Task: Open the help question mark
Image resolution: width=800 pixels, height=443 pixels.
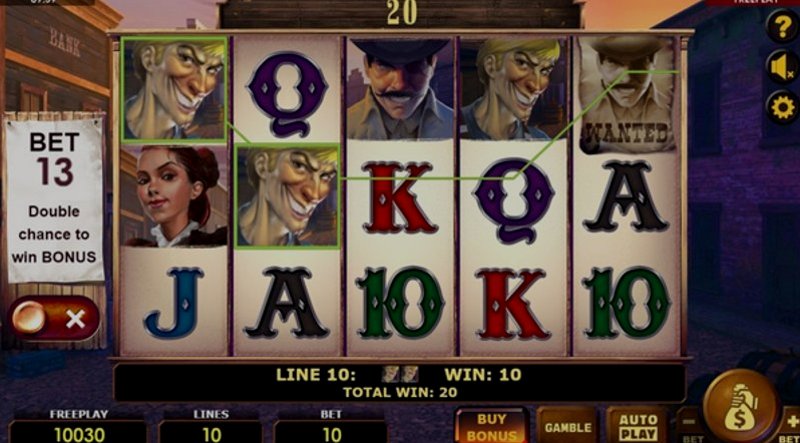Action: click(x=781, y=27)
